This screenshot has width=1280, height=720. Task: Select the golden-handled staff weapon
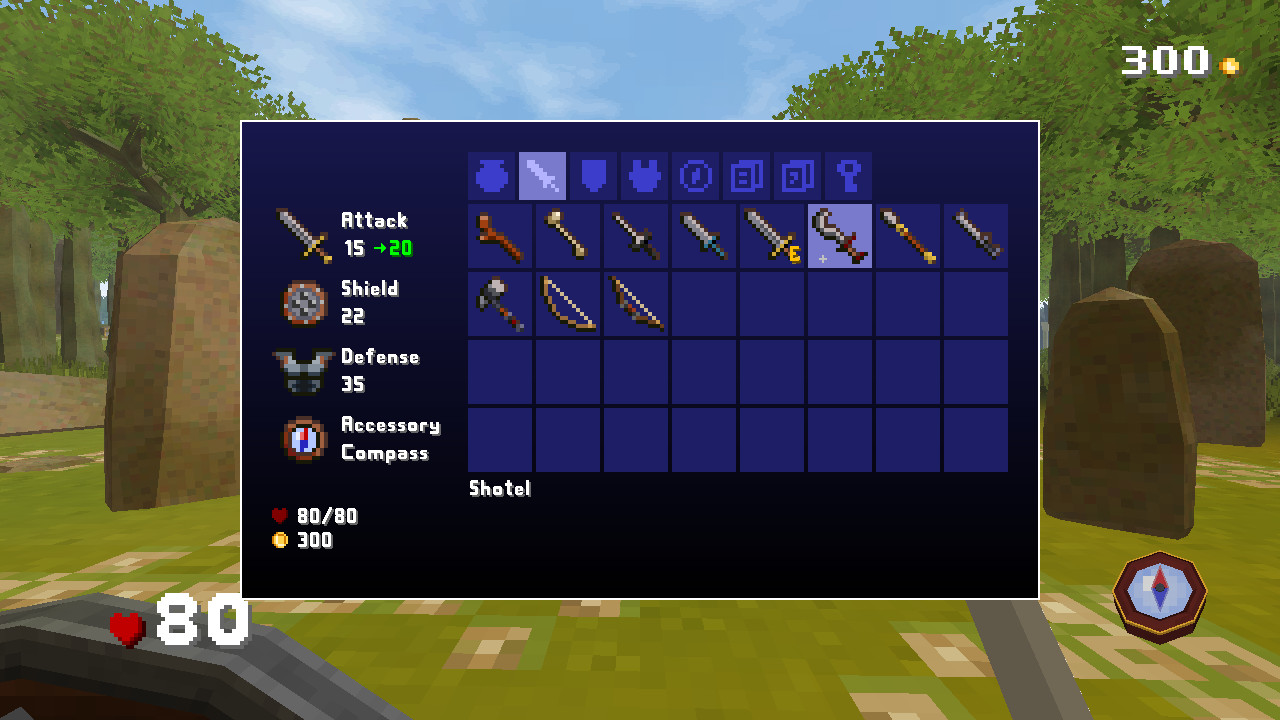[908, 235]
